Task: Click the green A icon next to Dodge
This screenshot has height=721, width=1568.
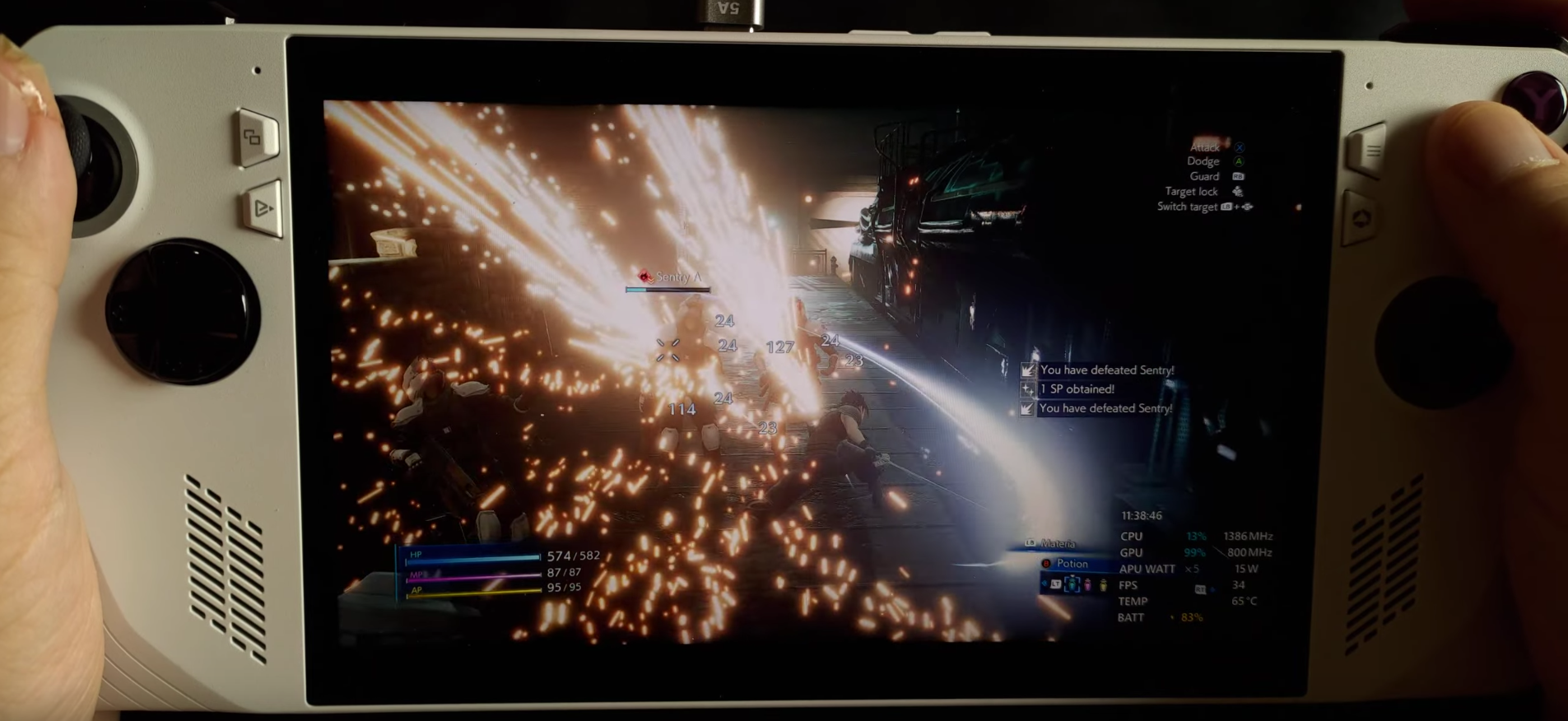Action: 1240,161
